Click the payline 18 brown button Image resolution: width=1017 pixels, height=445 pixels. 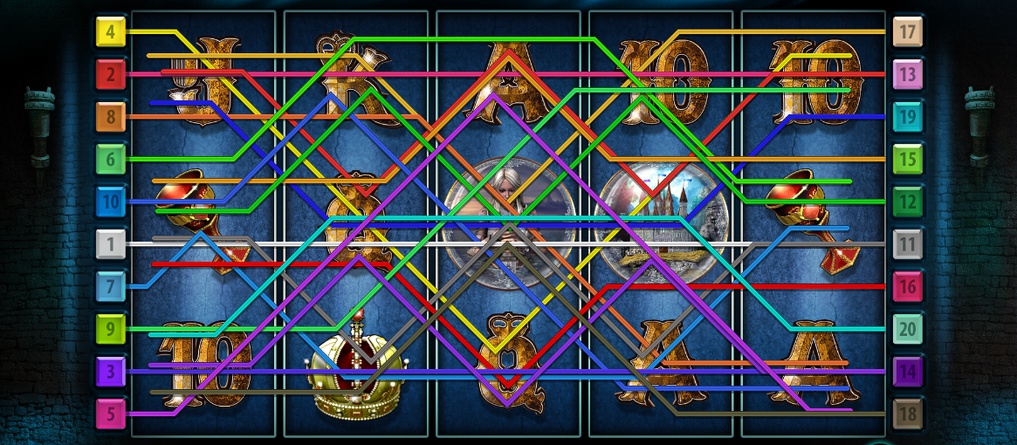[x=907, y=413]
